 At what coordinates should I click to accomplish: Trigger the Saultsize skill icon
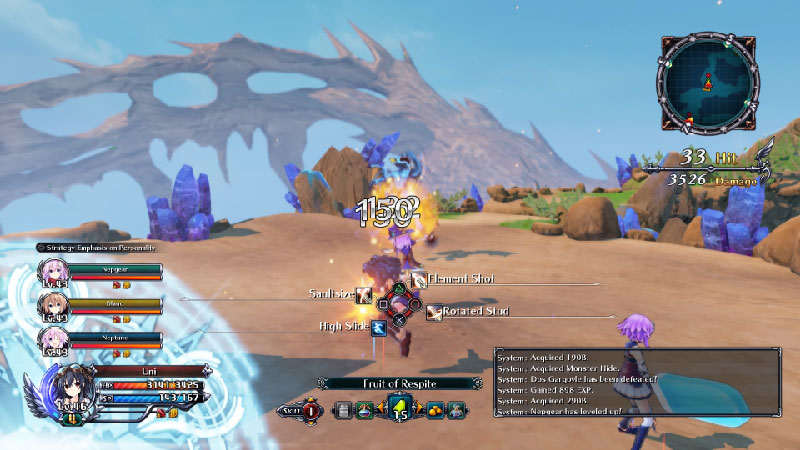(x=364, y=295)
